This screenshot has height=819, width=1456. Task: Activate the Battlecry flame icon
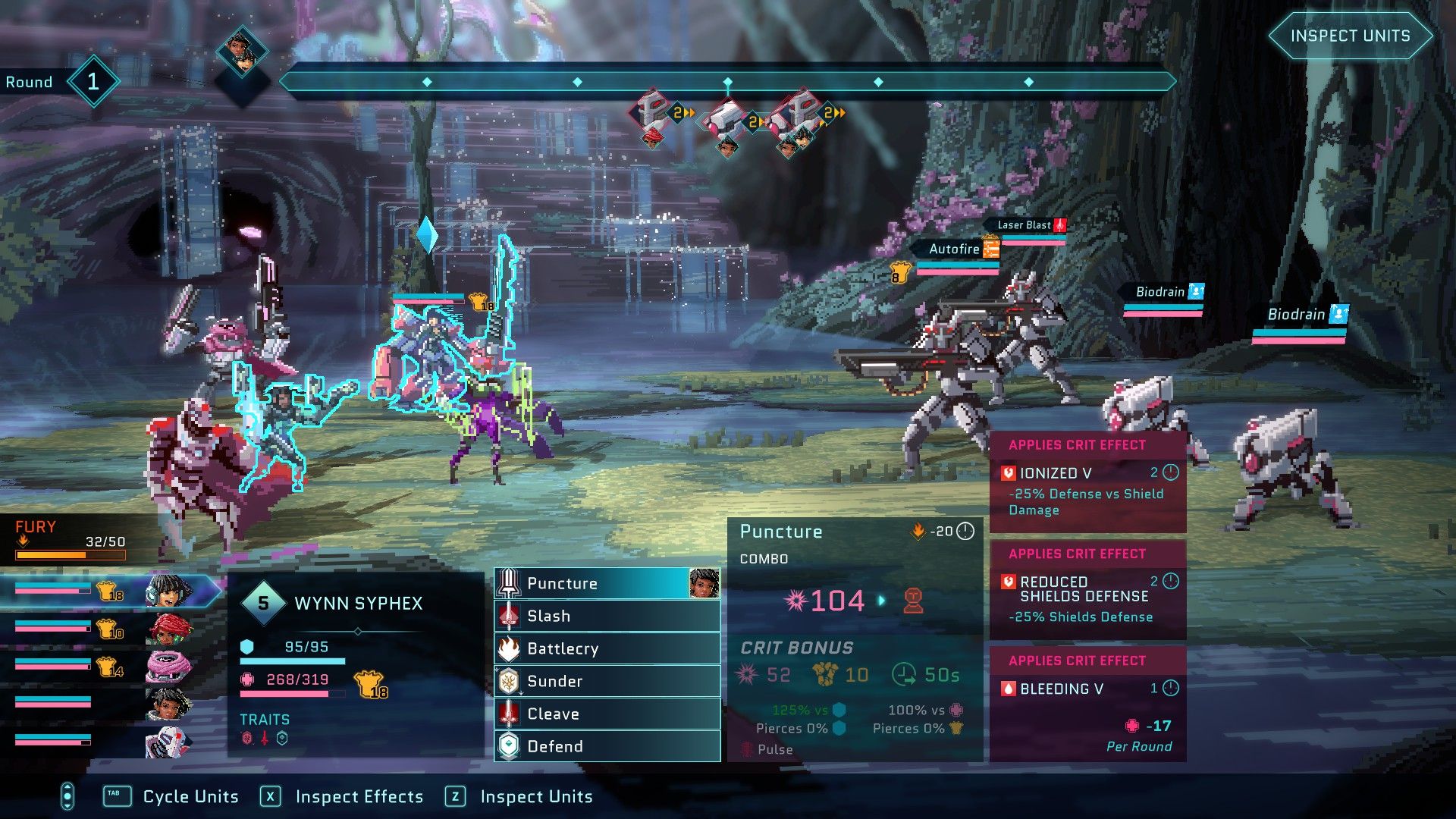tap(509, 648)
